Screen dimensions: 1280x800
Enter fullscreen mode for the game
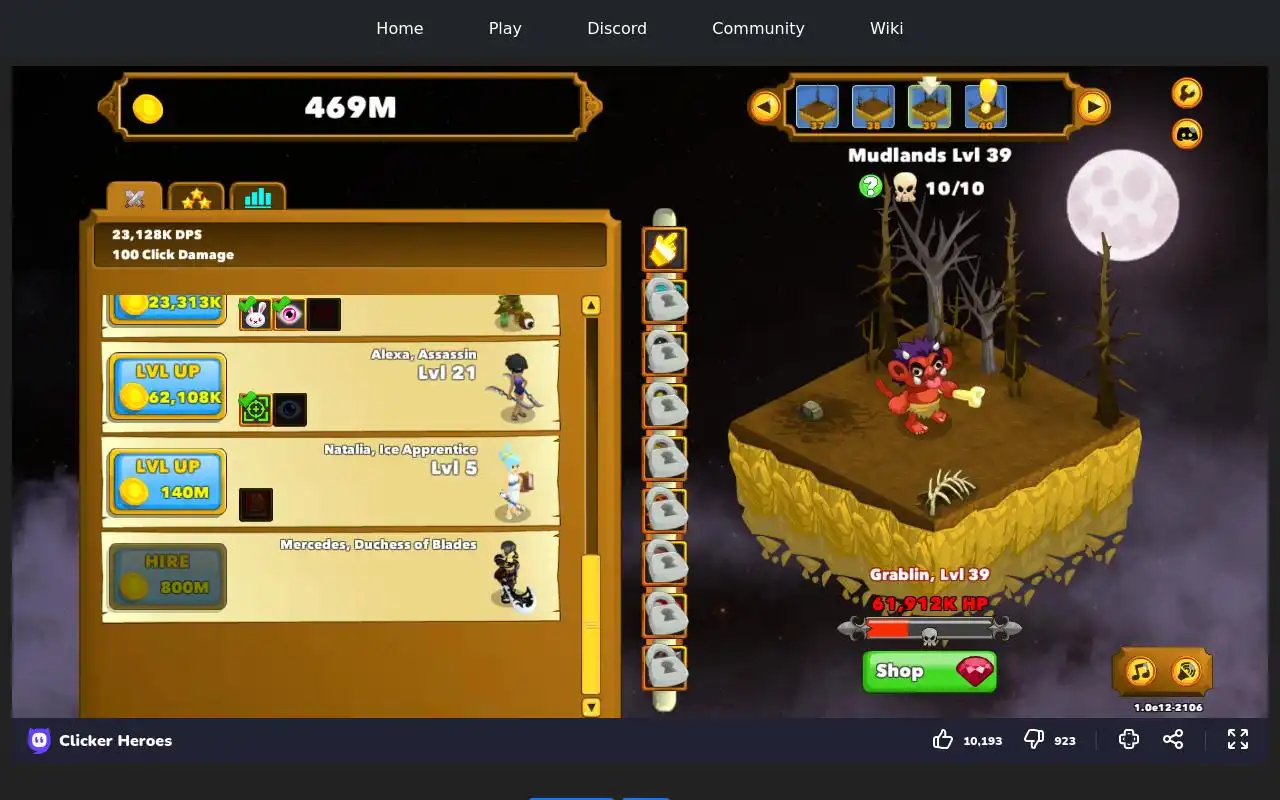pyautogui.click(x=1238, y=739)
